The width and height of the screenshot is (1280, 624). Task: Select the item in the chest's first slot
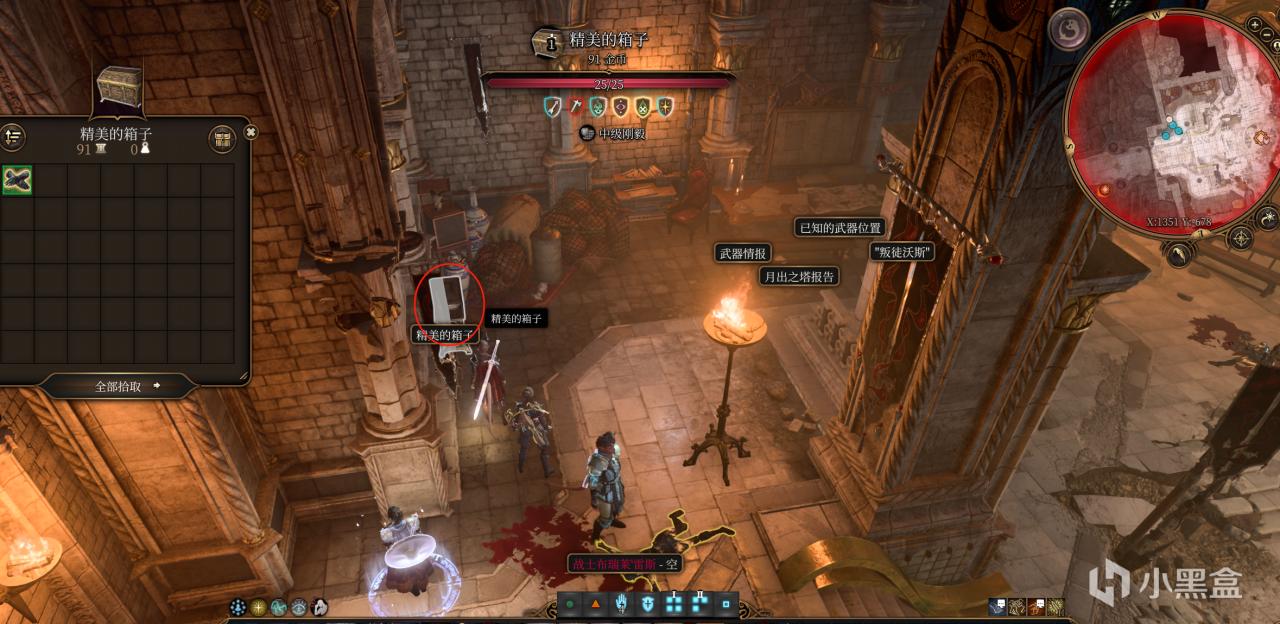[17, 180]
